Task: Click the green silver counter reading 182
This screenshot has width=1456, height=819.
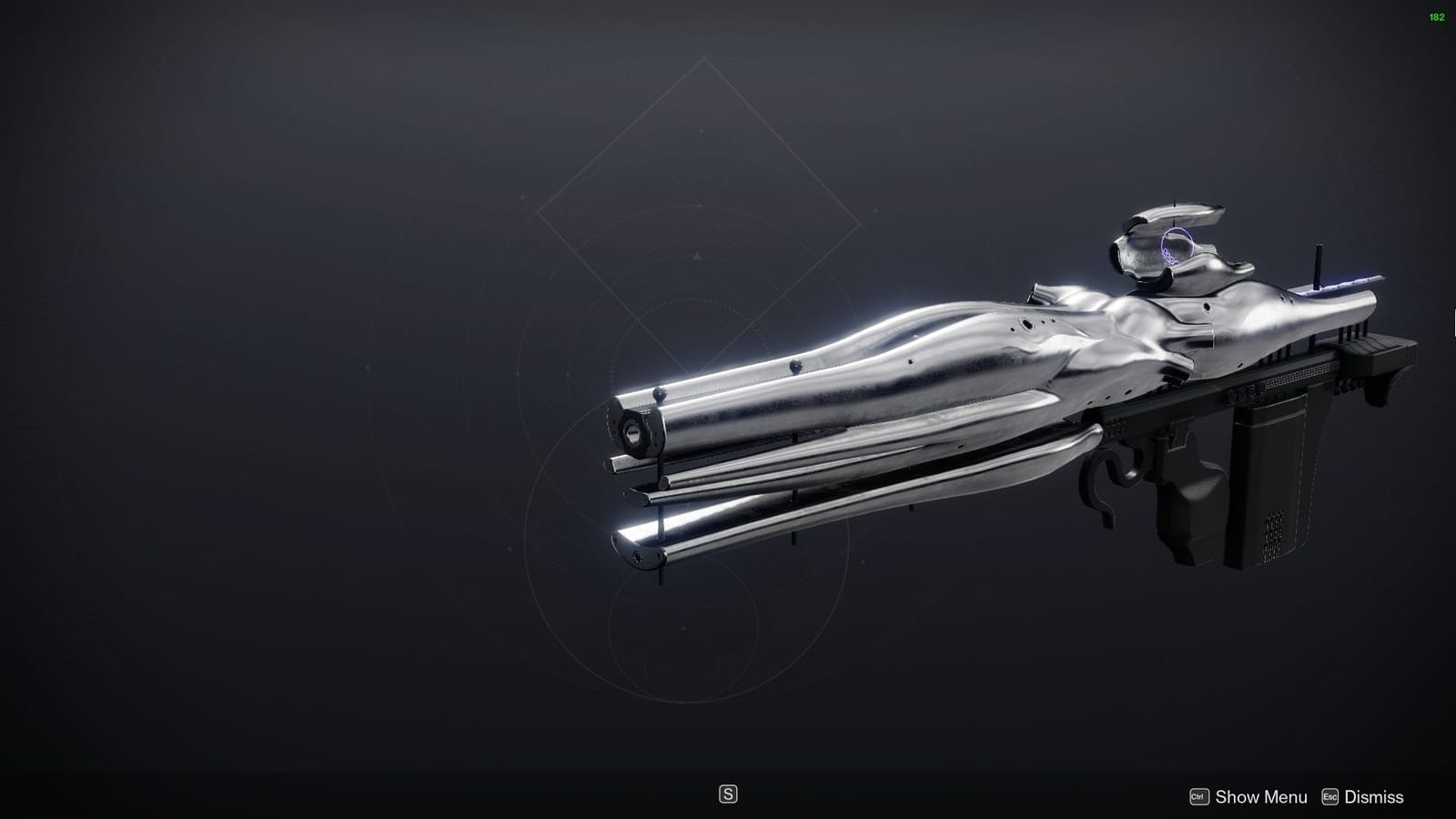Action: [x=1440, y=15]
